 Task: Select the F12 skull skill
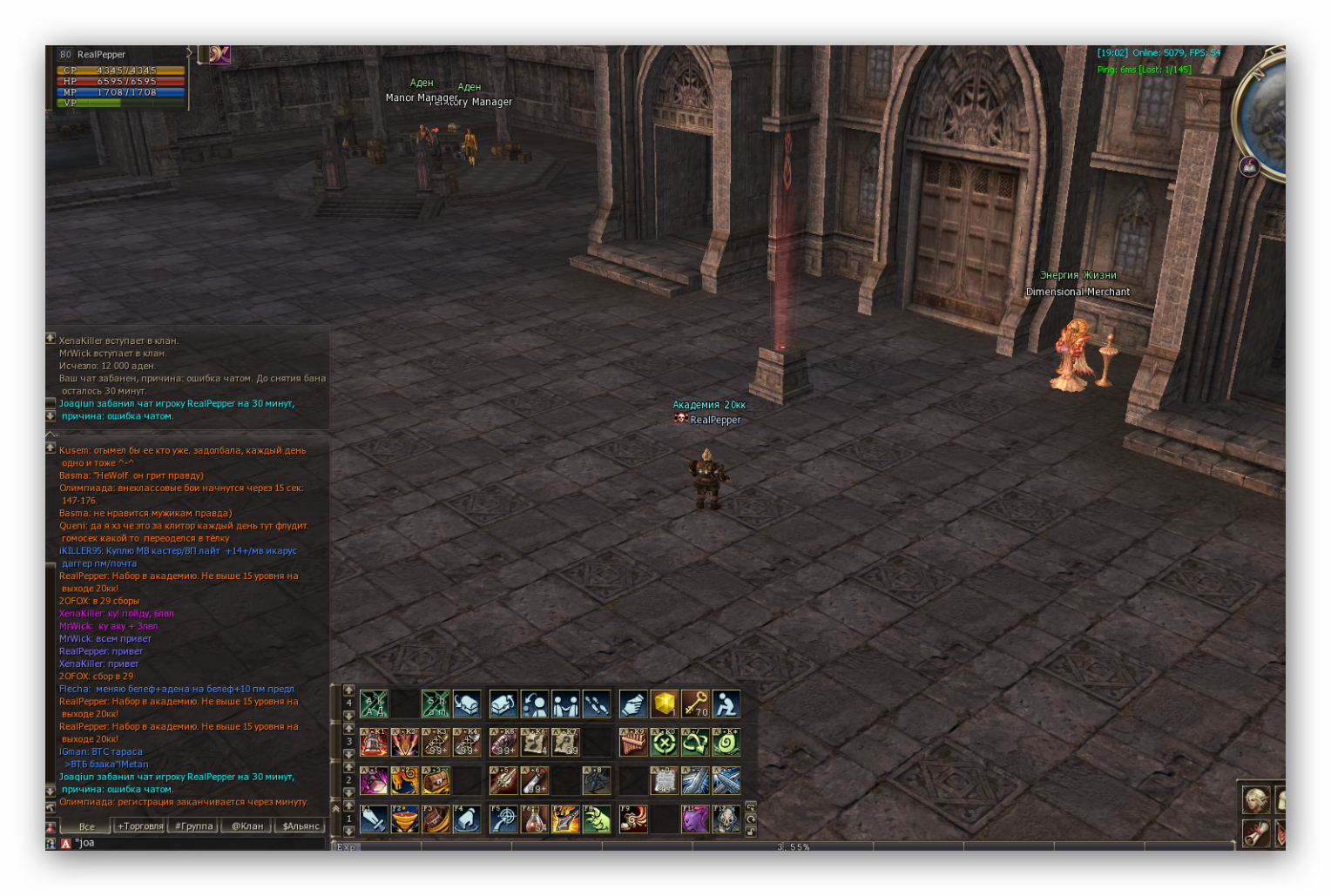(726, 819)
